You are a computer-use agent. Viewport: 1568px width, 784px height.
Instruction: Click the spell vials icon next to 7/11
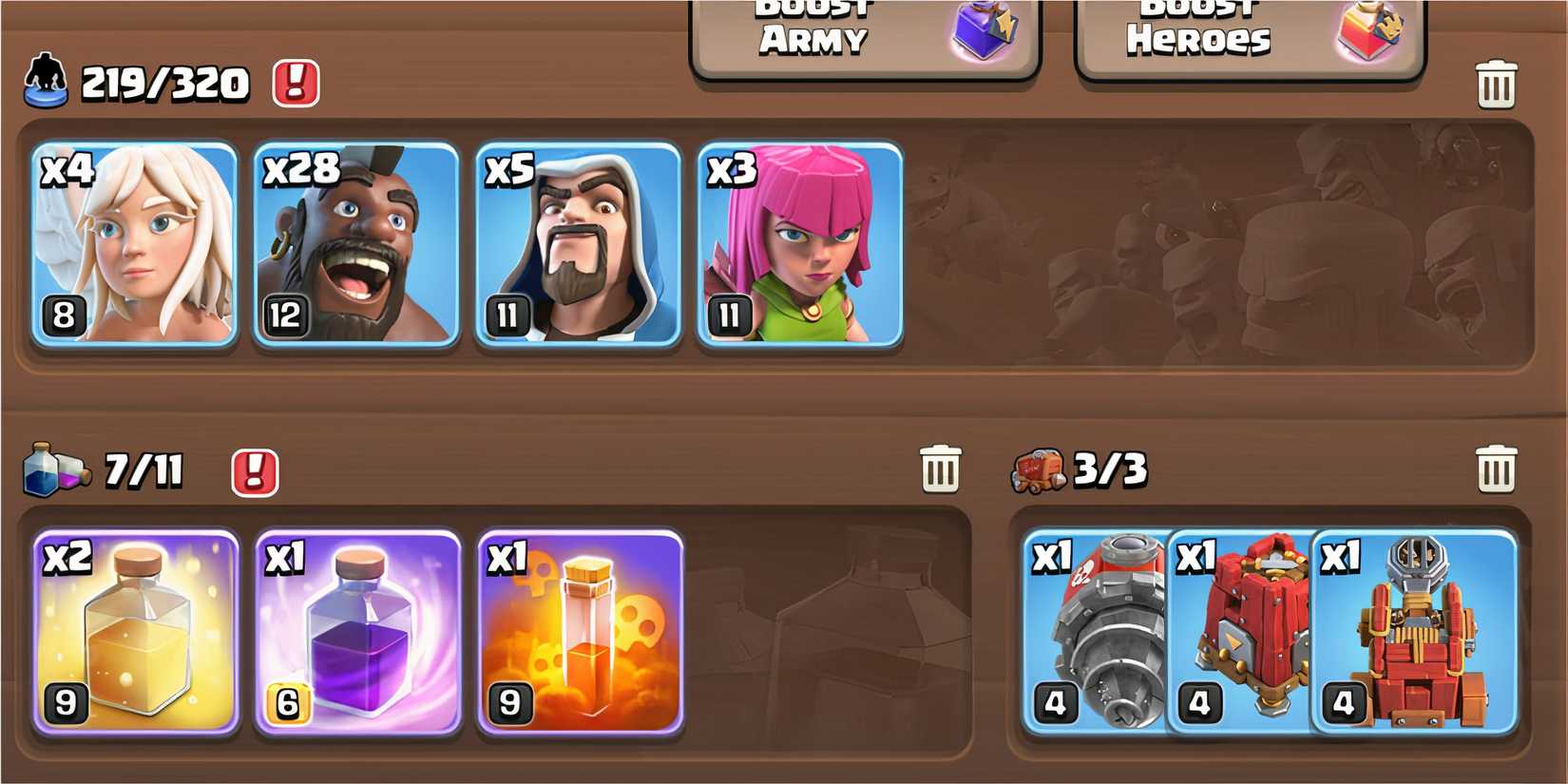pos(57,468)
